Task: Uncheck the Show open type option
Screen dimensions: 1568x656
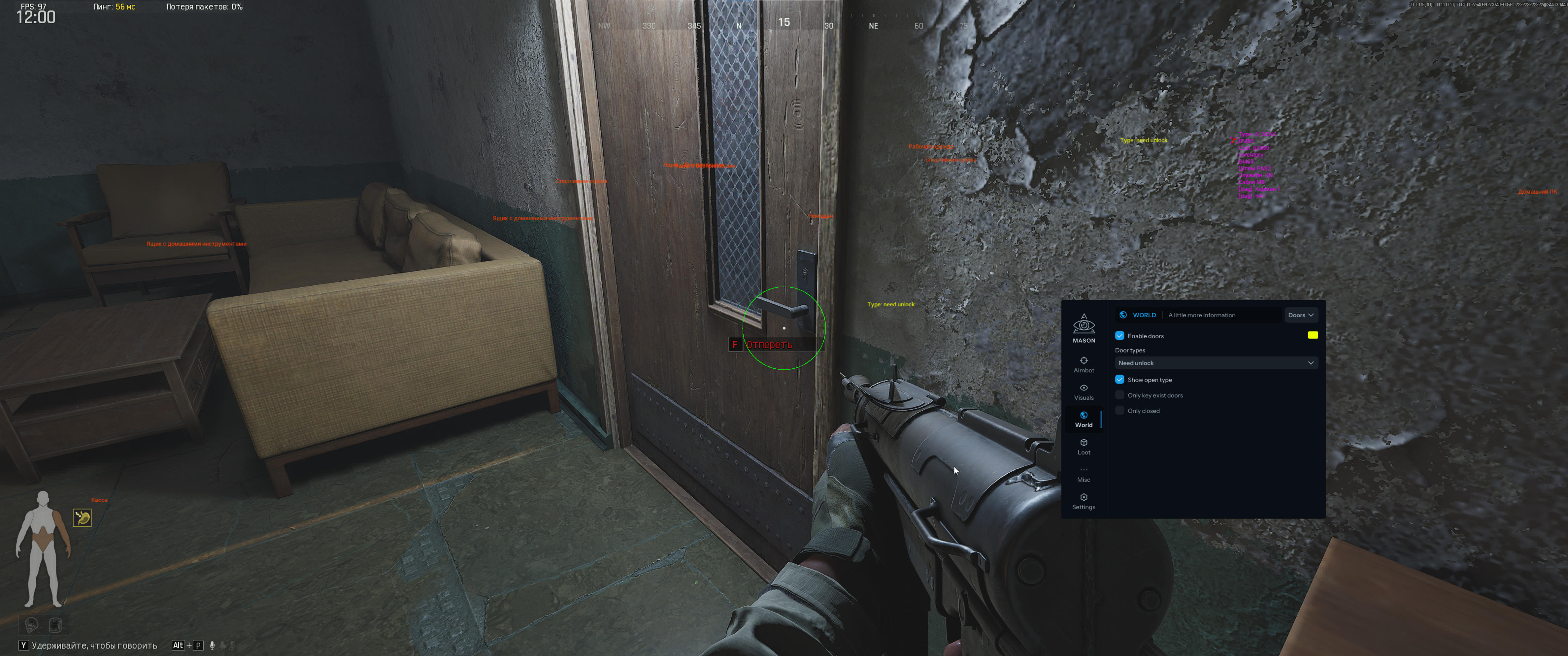Action: click(1119, 379)
